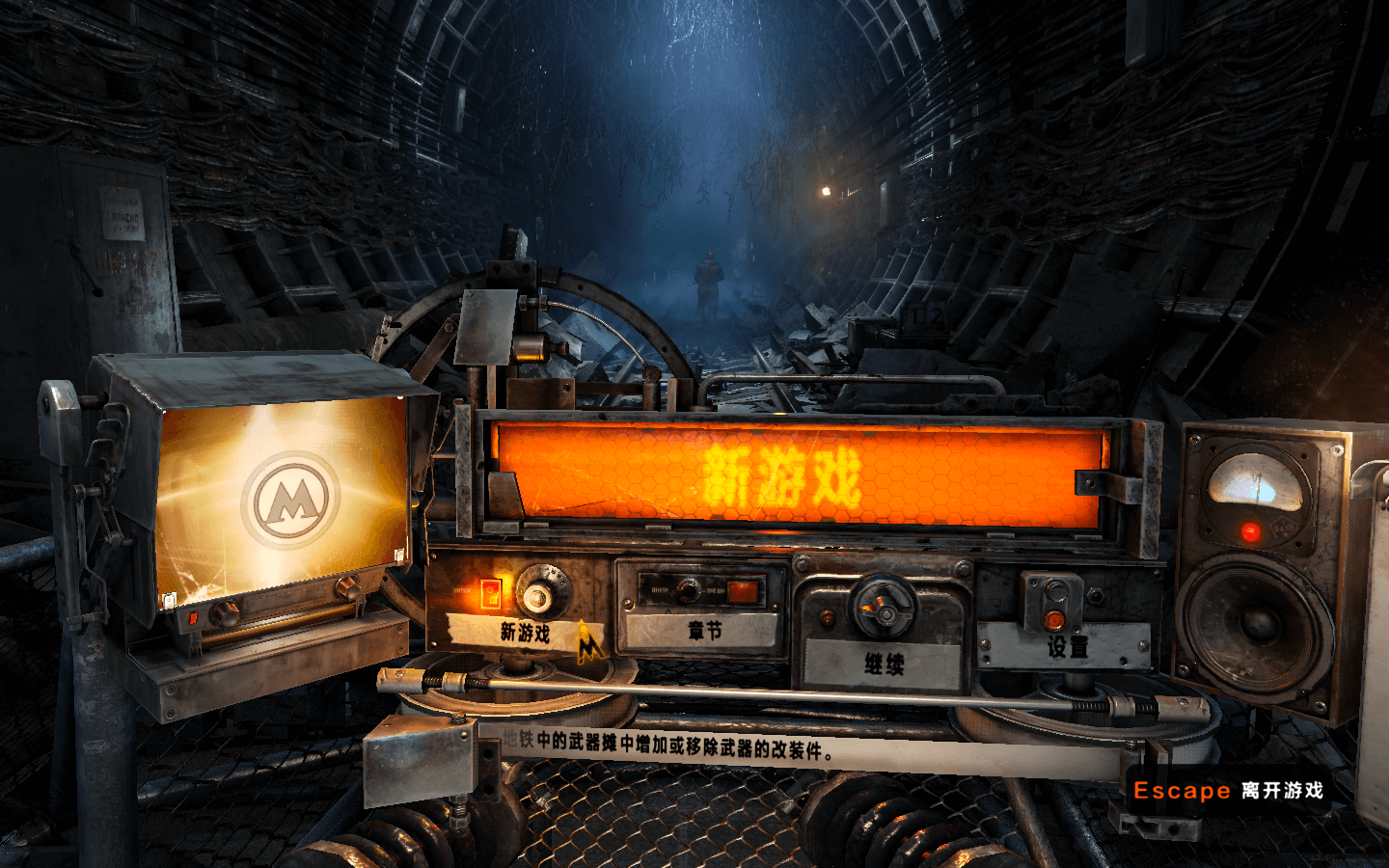This screenshot has height=868, width=1389.
Task: Open the 设置 menu entry
Action: (1065, 648)
